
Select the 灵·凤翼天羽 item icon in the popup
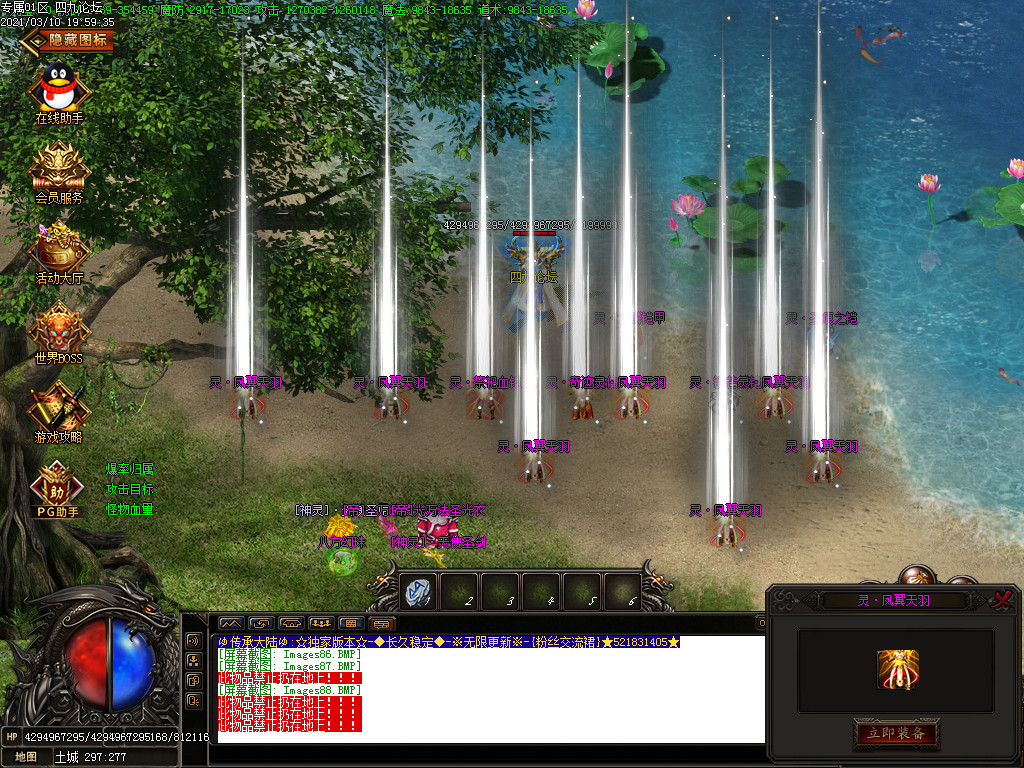coord(897,670)
